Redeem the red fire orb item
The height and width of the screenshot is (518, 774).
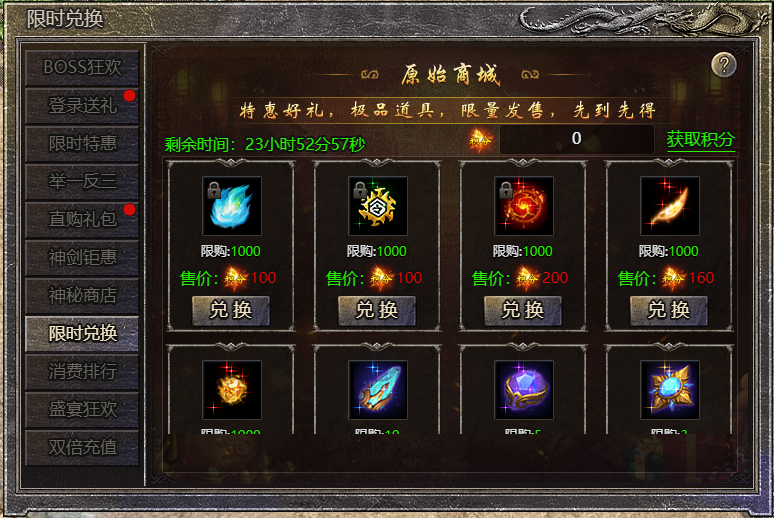[x=523, y=310]
